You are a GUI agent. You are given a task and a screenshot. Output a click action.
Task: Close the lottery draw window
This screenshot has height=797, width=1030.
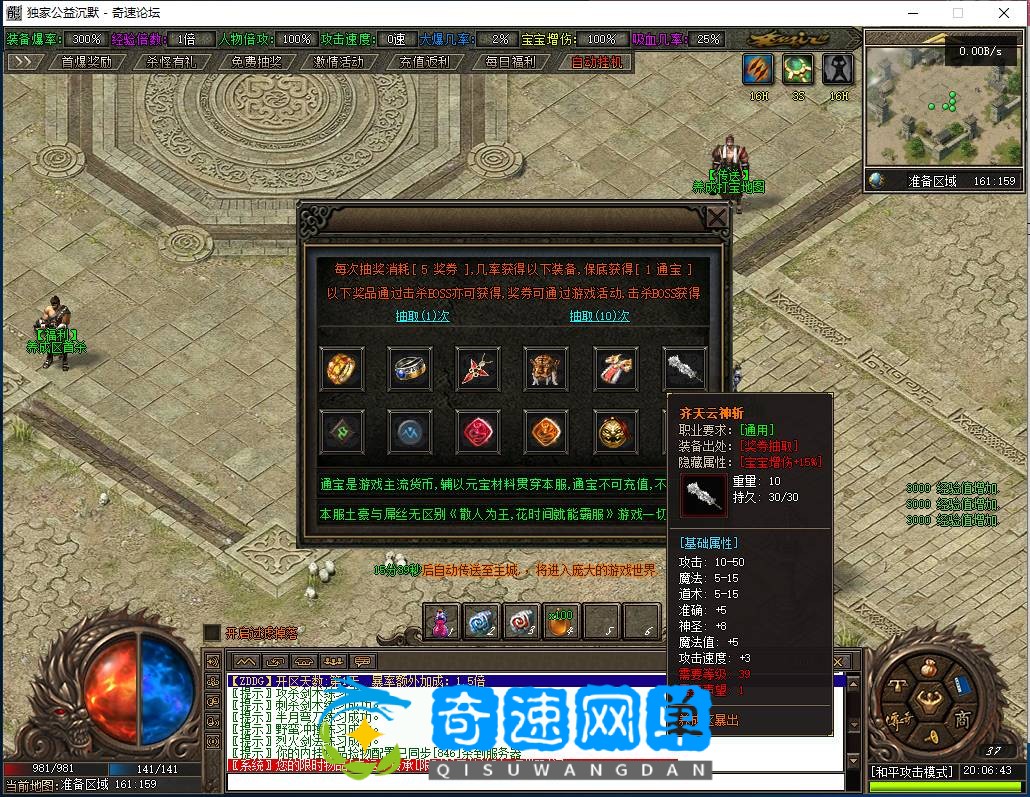pyautogui.click(x=717, y=218)
